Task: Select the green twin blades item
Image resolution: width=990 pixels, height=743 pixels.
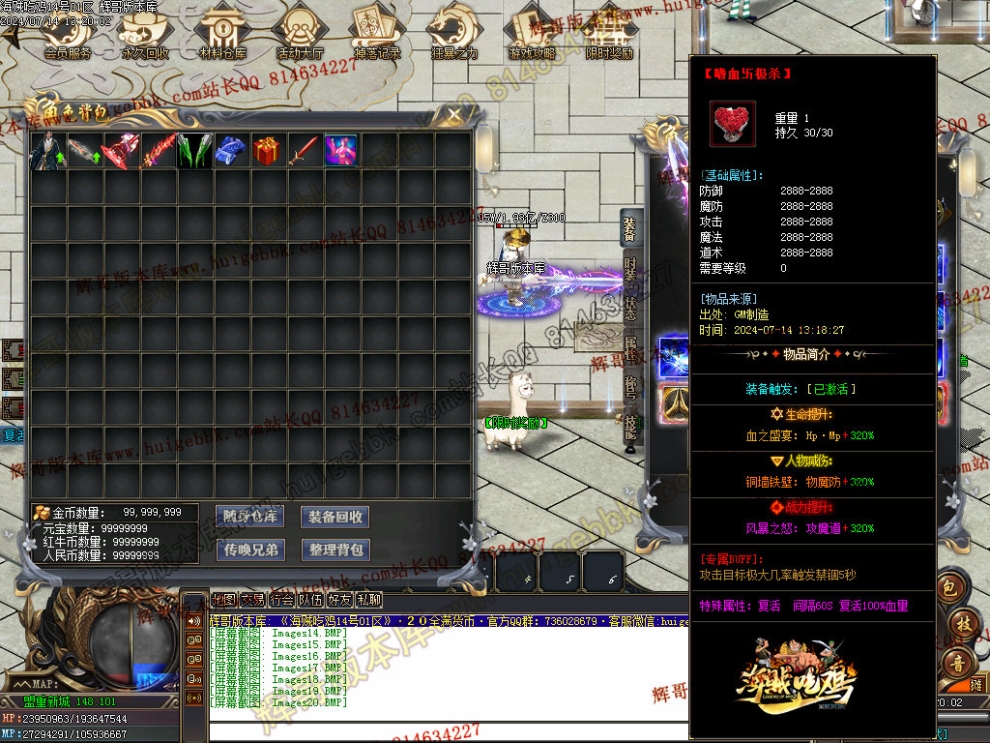Action: click(x=193, y=151)
